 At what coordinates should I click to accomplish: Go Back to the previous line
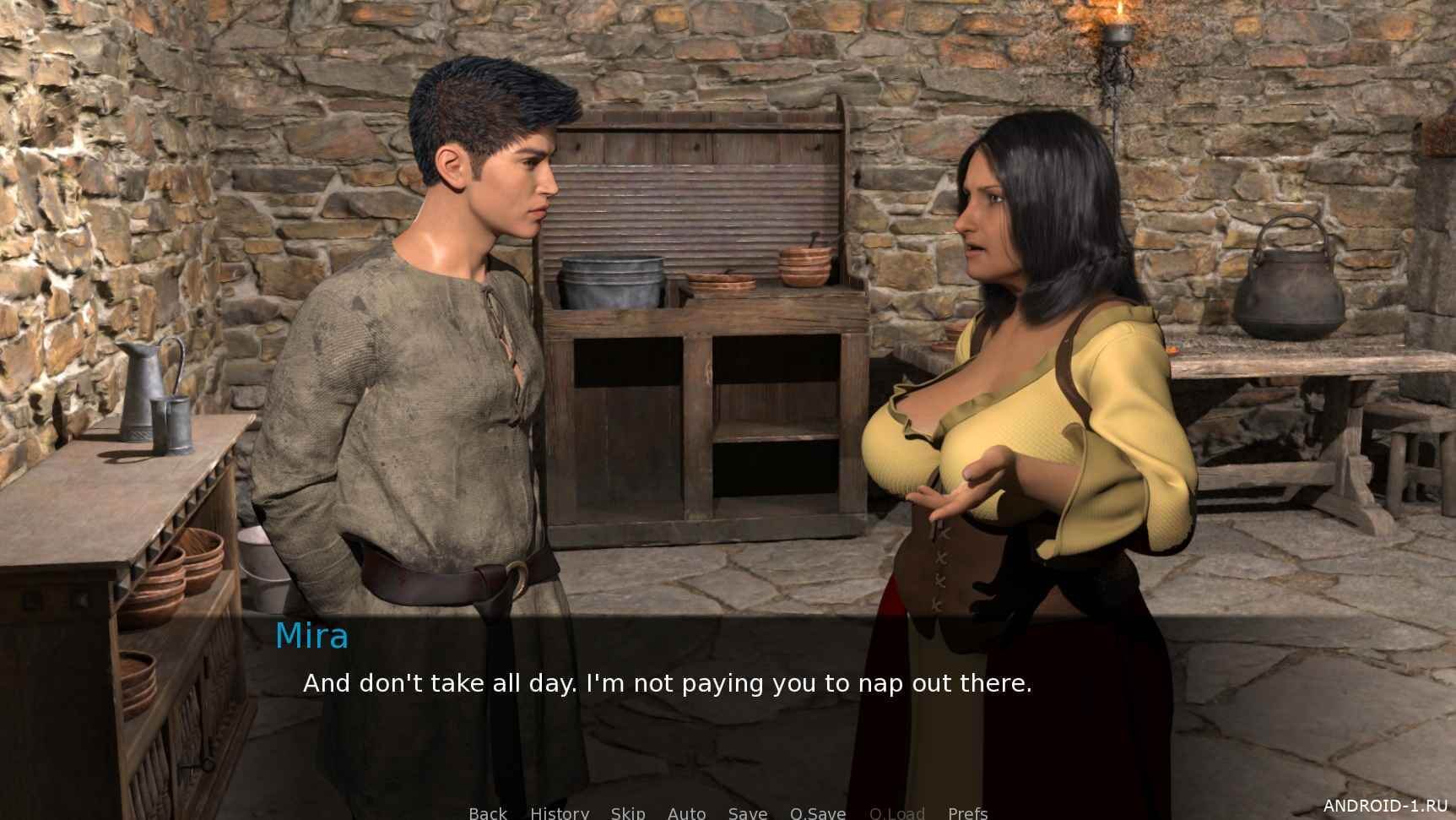[x=488, y=812]
